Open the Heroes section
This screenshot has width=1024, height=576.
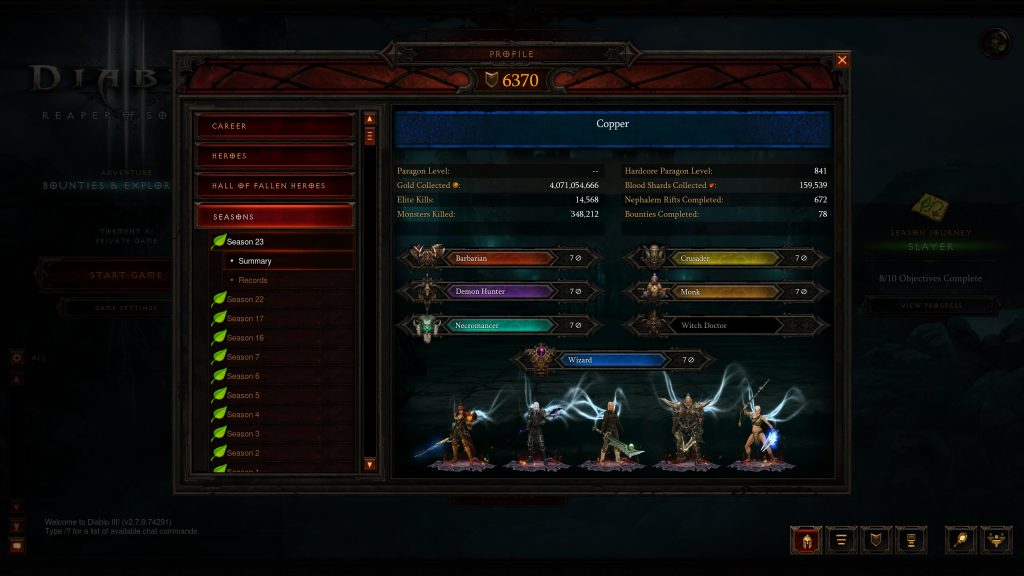[x=275, y=156]
